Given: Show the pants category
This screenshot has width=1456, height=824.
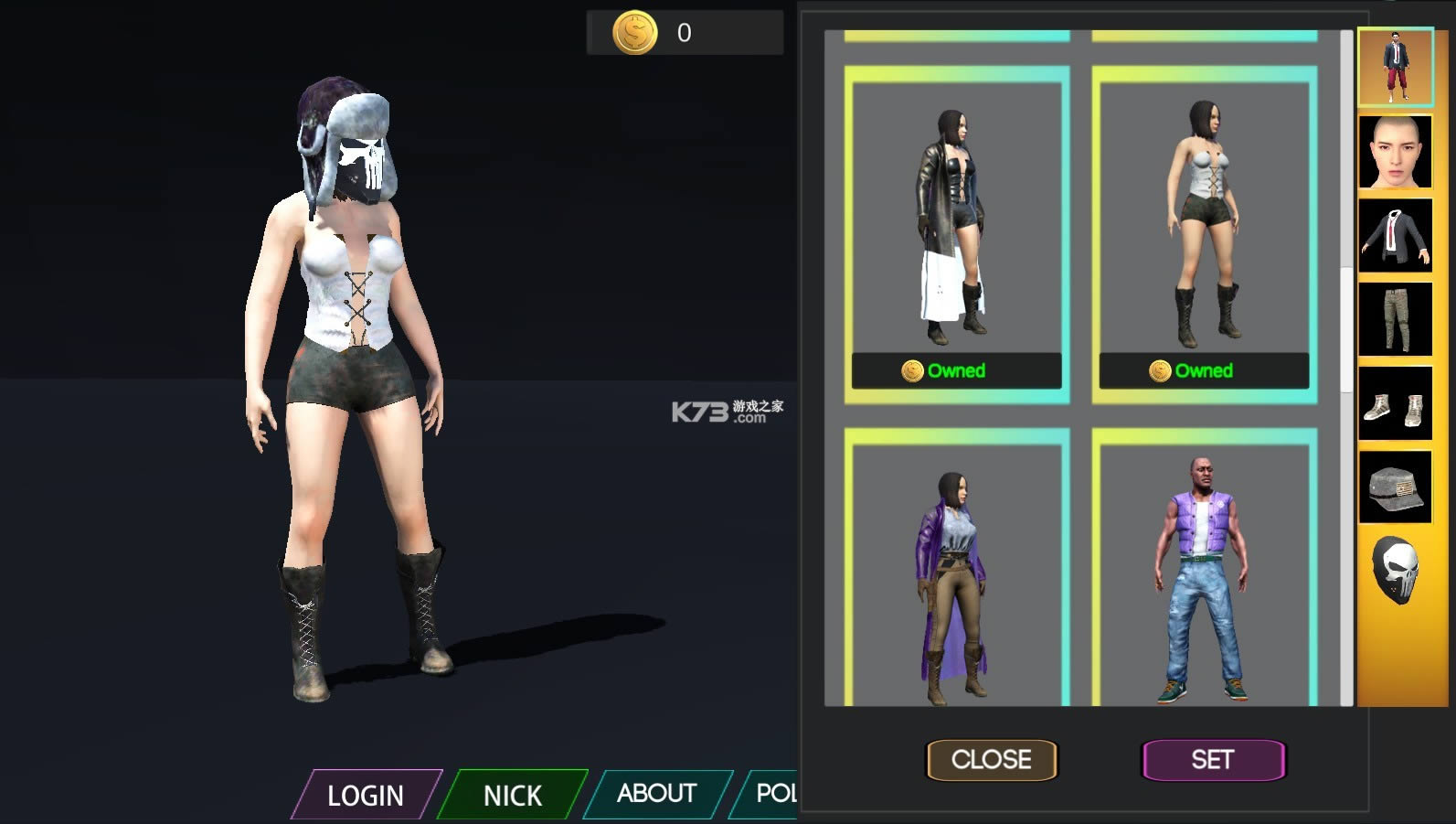Looking at the screenshot, I should [1395, 319].
